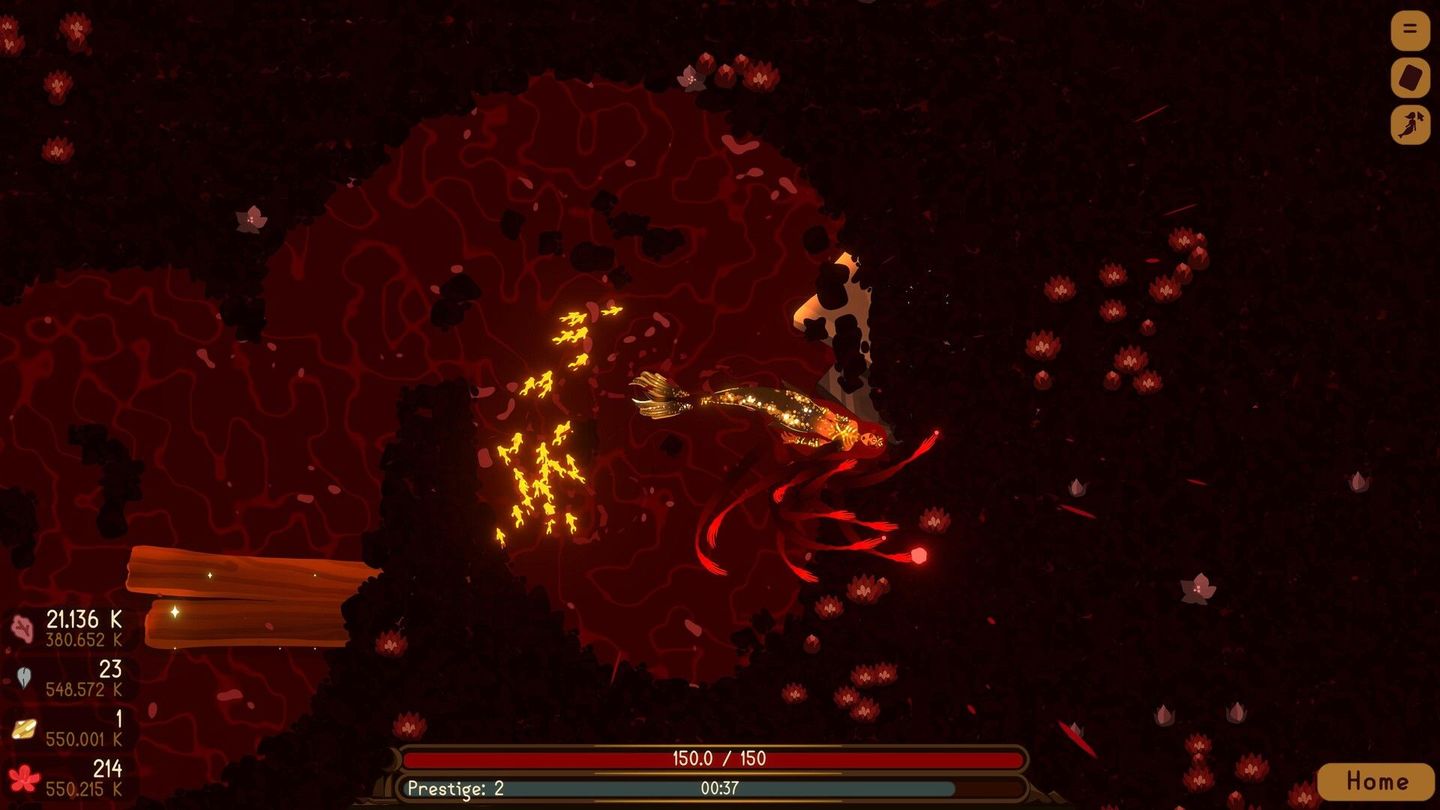Open the card collection panel
The width and height of the screenshot is (1440, 810).
(1409, 77)
